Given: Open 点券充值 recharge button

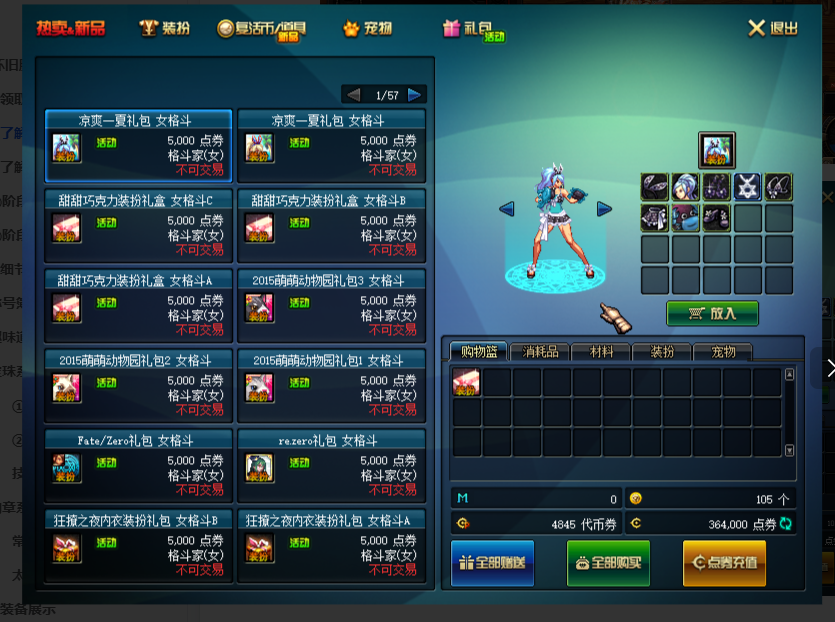Looking at the screenshot, I should click(724, 563).
